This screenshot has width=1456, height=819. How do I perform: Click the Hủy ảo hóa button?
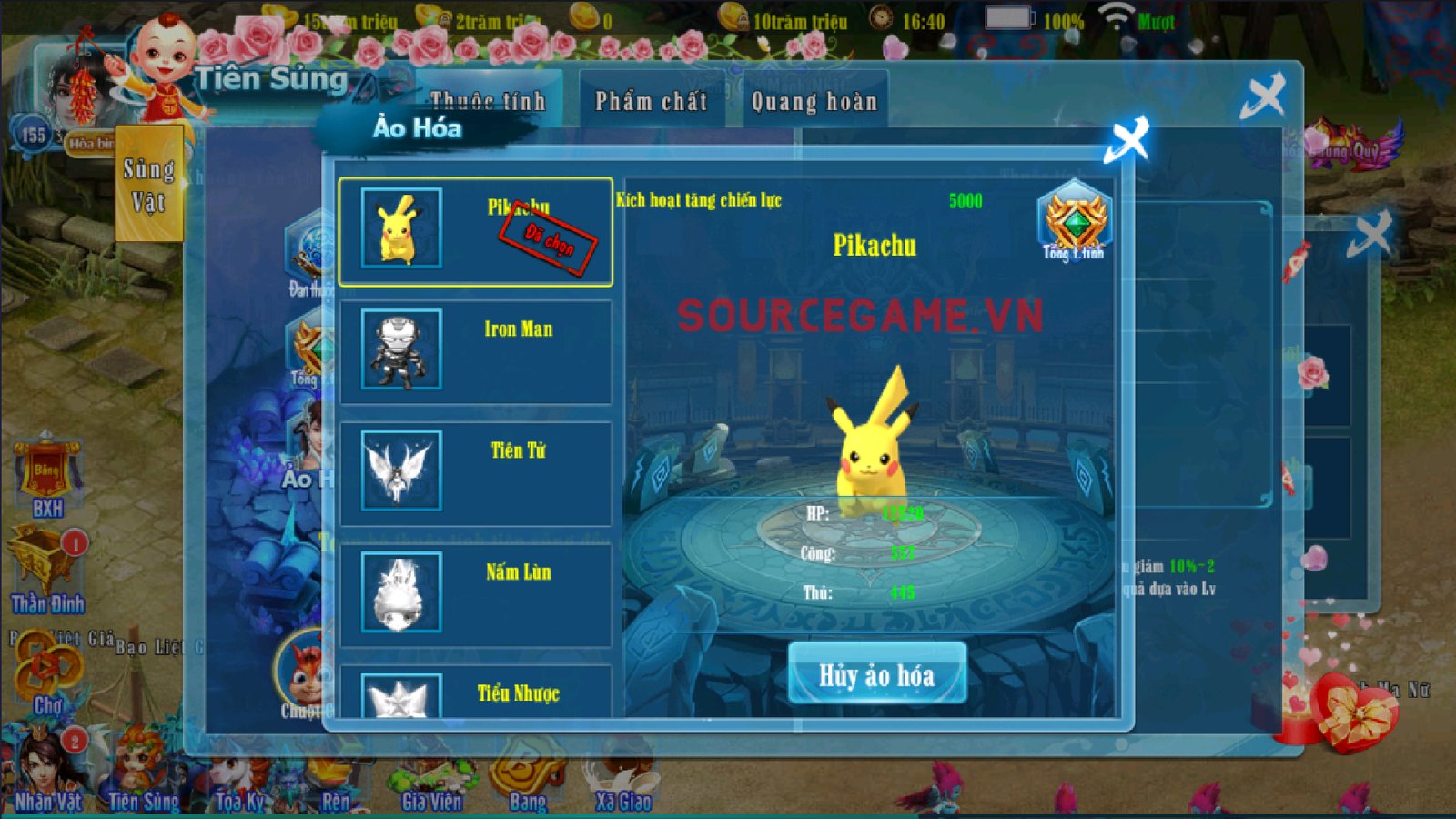[876, 674]
